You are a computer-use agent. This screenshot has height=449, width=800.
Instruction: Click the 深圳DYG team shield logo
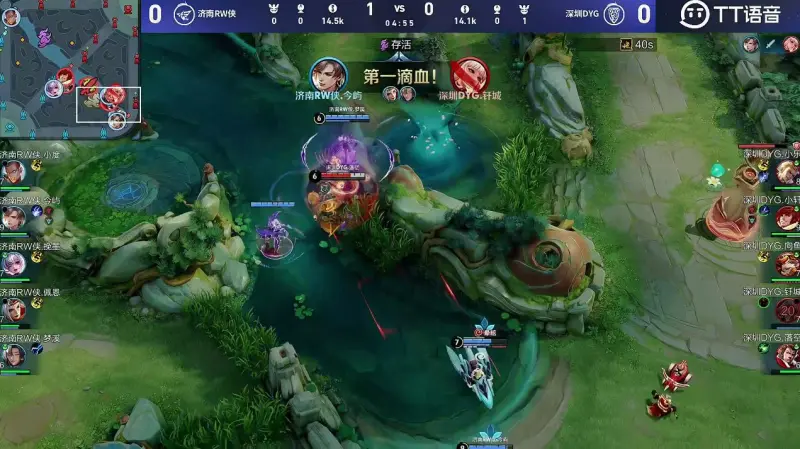[615, 14]
